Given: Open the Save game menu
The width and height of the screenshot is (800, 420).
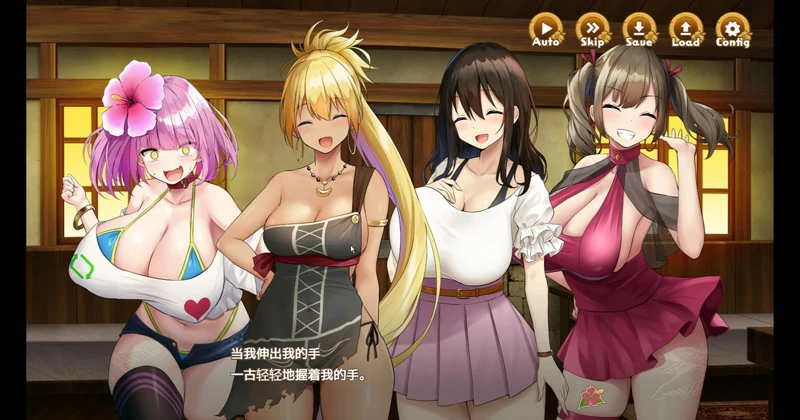Looking at the screenshot, I should (x=639, y=29).
